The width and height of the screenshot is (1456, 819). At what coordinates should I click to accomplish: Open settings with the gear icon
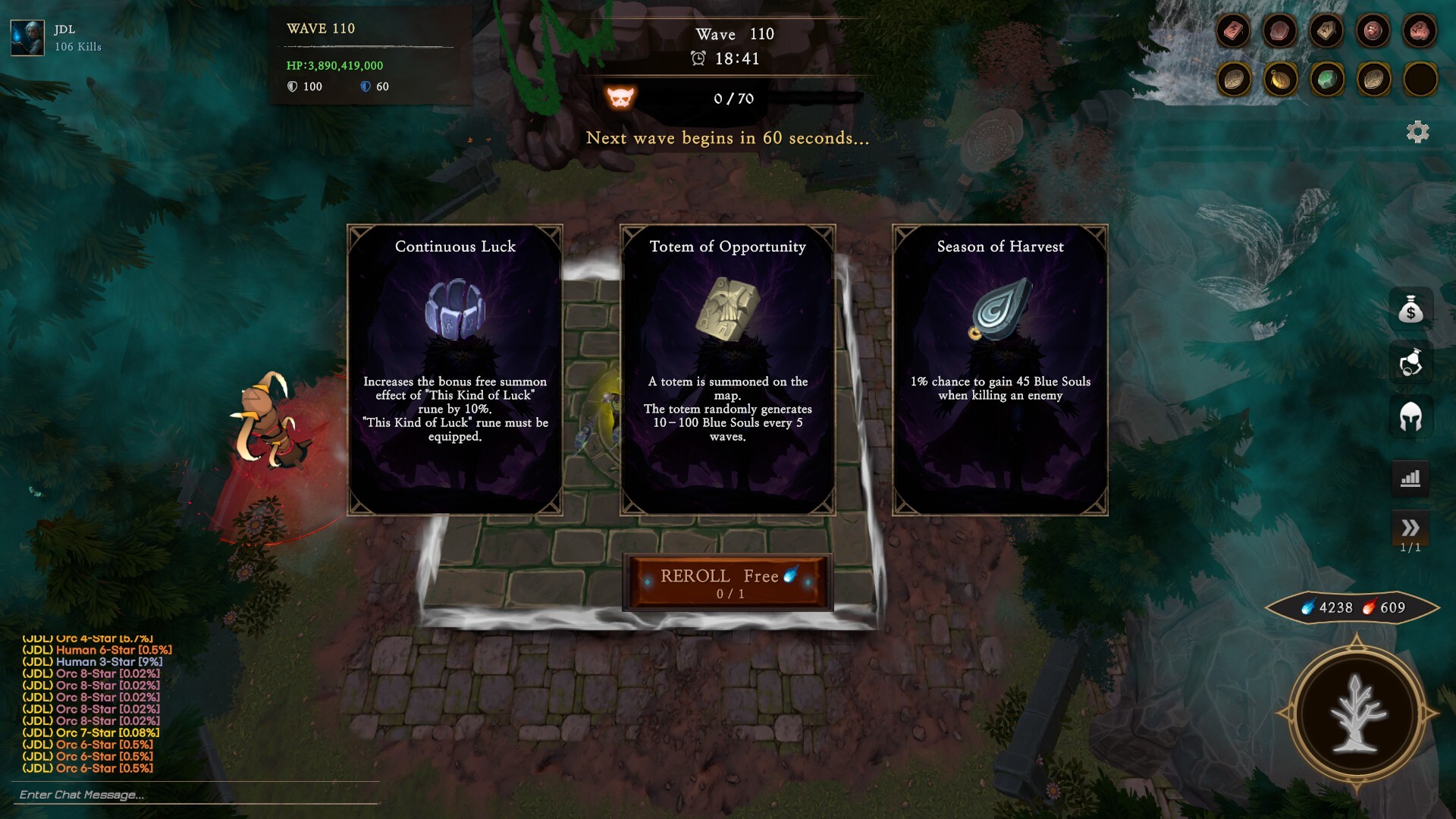click(1417, 132)
